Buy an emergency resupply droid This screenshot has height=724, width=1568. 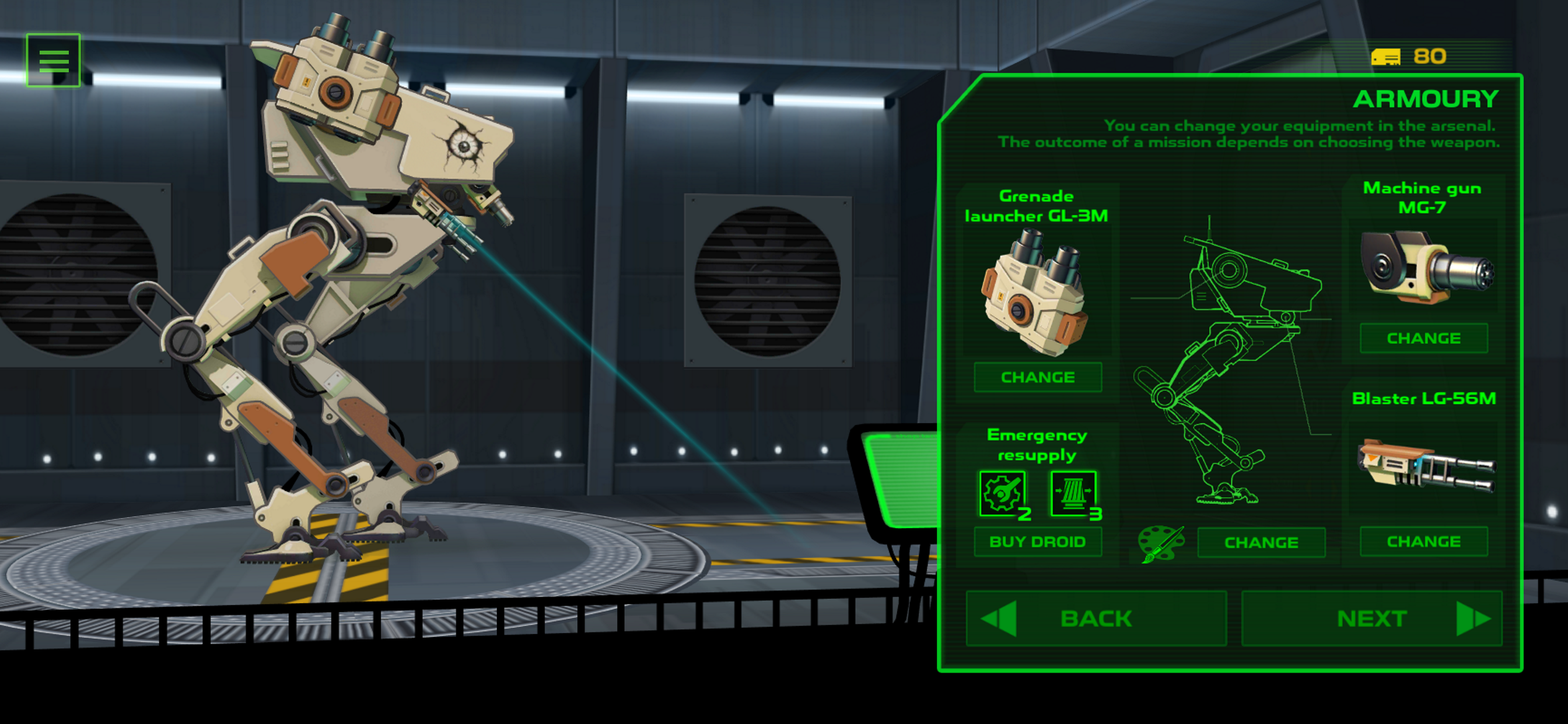click(1037, 542)
